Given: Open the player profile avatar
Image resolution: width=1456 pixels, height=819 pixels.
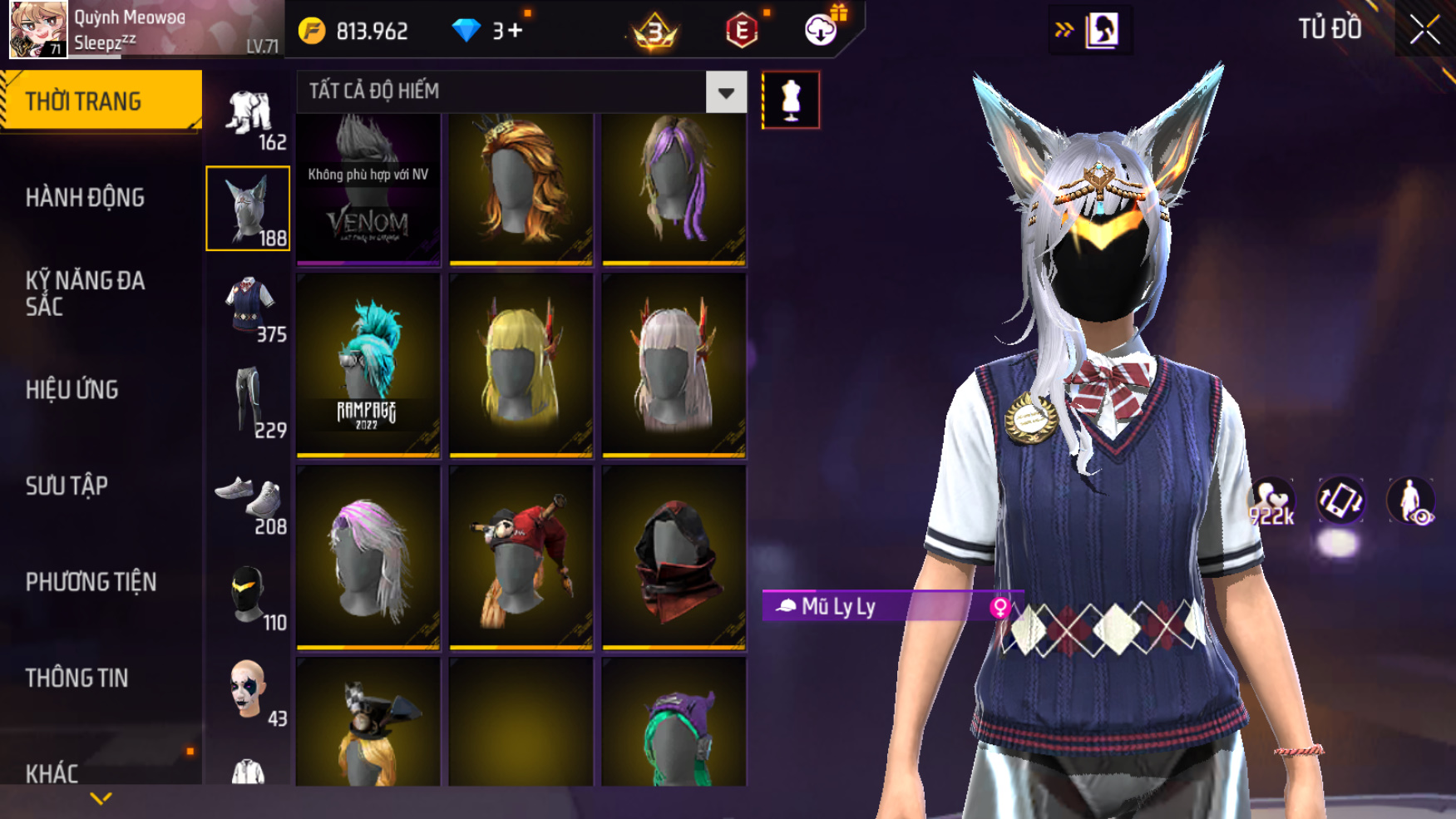Looking at the screenshot, I should click(x=37, y=30).
